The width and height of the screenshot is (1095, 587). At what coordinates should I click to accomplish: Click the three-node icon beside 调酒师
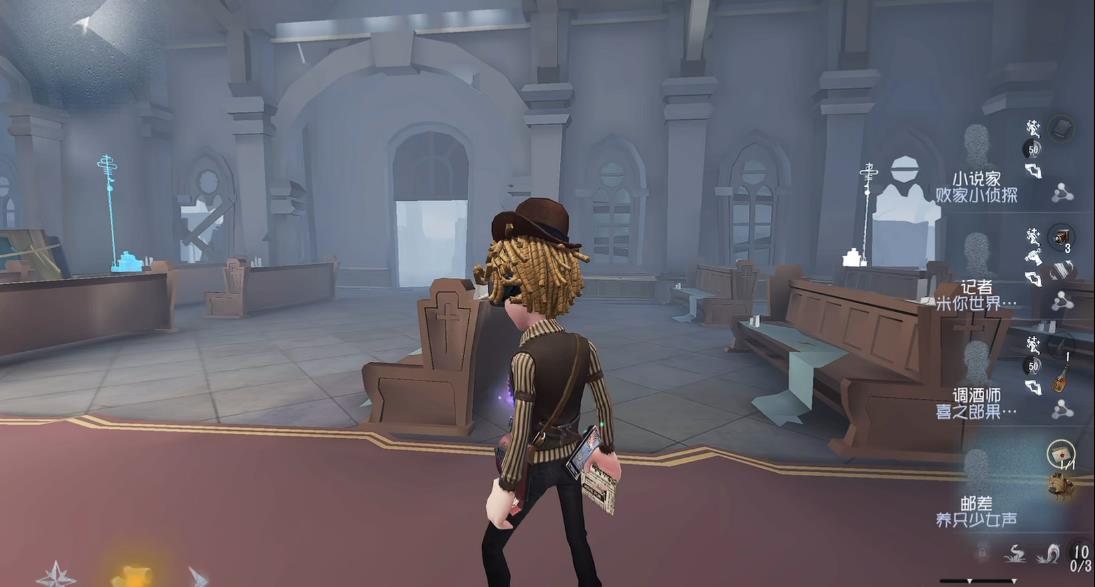(1062, 409)
